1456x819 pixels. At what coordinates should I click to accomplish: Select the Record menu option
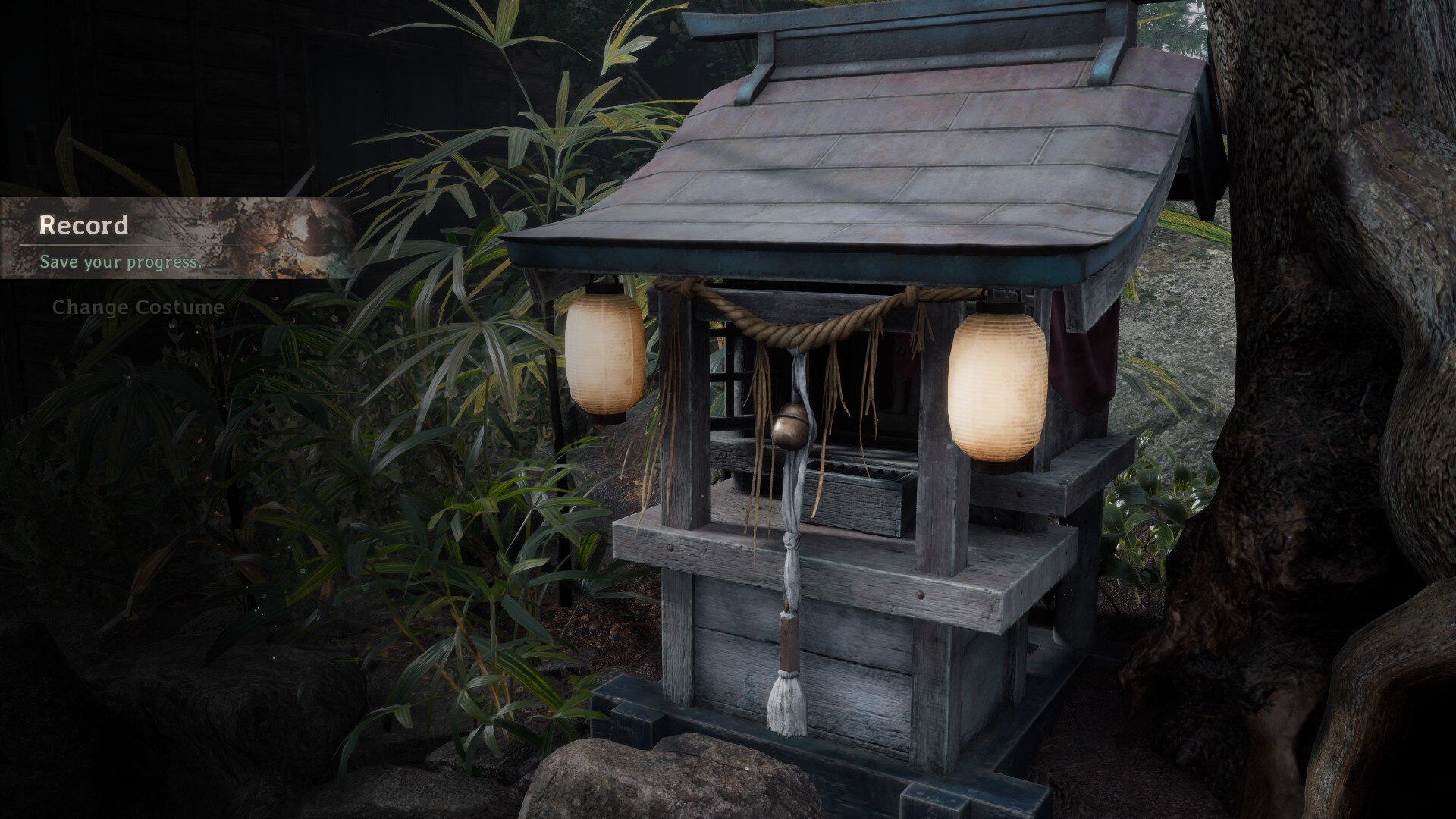(83, 225)
